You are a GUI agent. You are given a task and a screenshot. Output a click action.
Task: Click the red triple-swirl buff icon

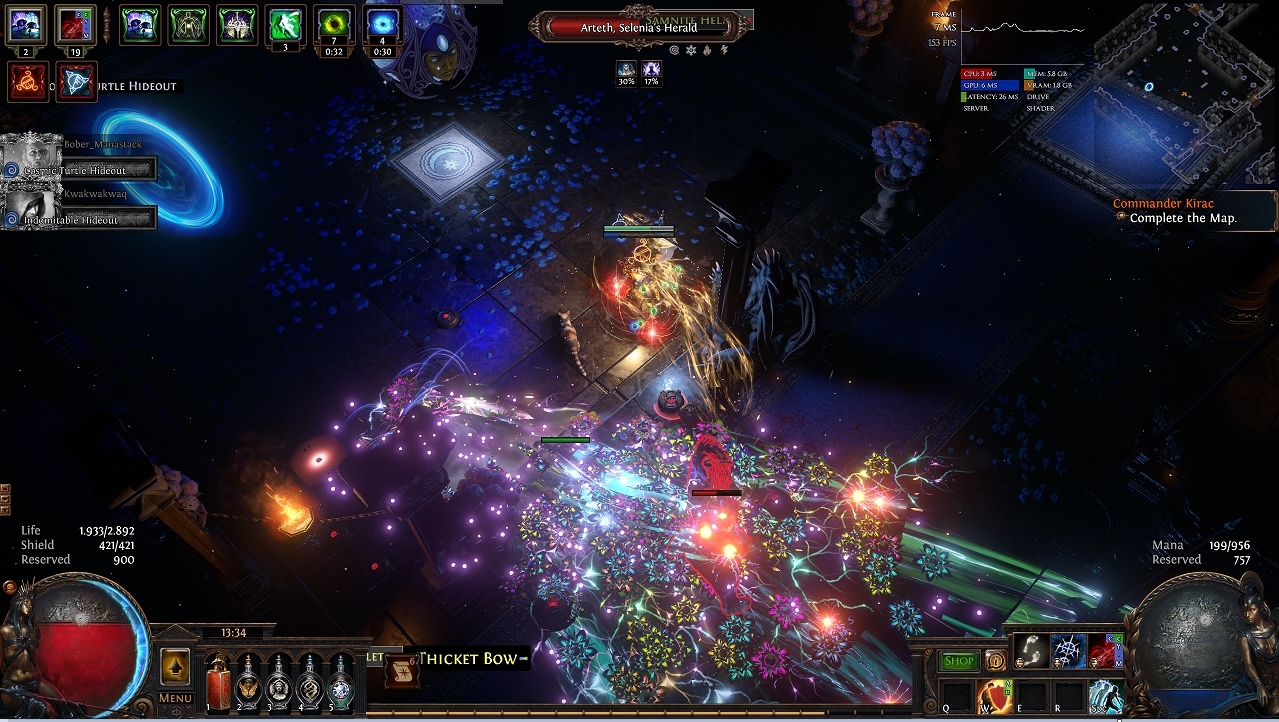click(x=27, y=81)
